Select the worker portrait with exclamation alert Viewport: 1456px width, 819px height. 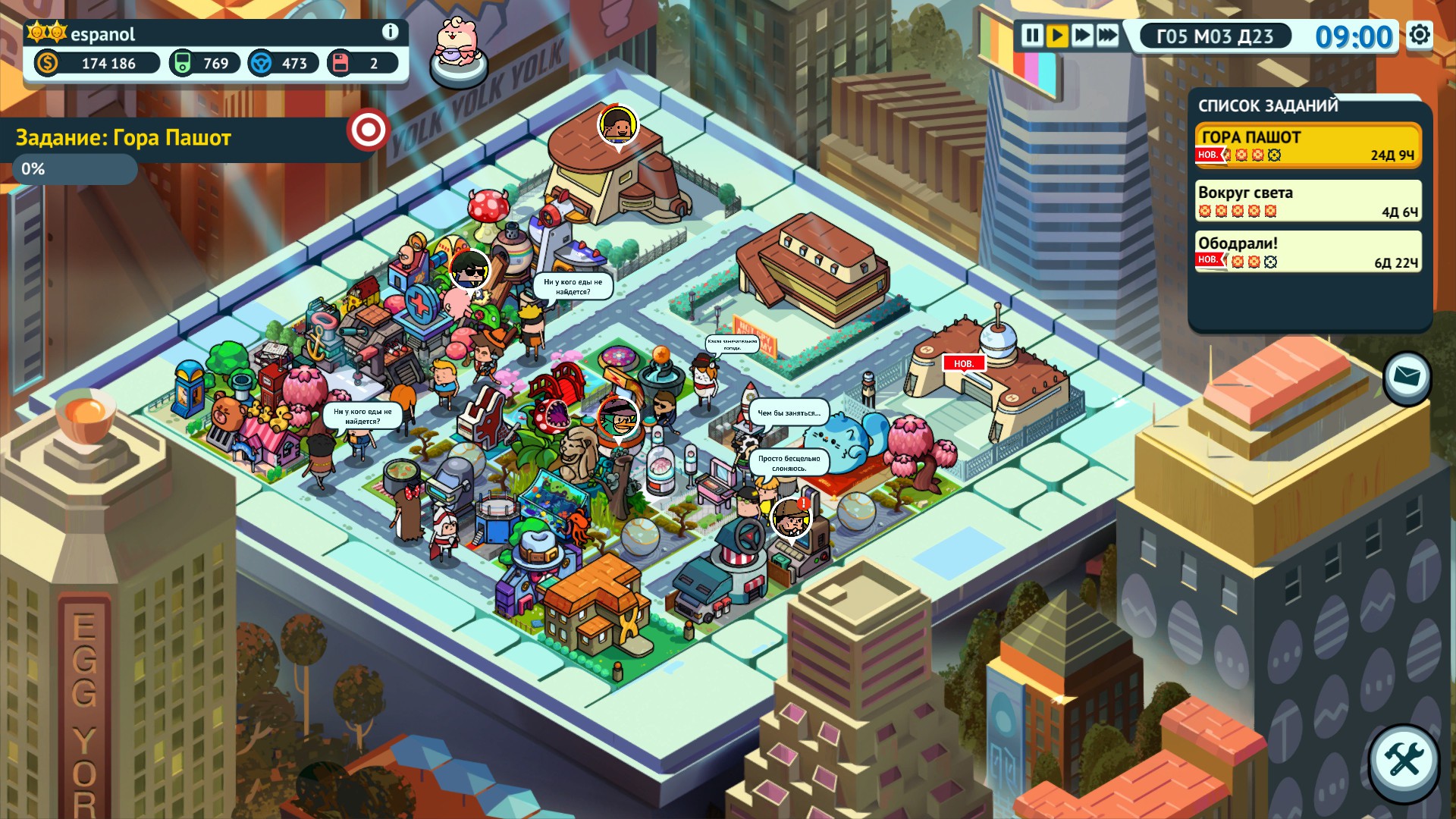click(791, 518)
